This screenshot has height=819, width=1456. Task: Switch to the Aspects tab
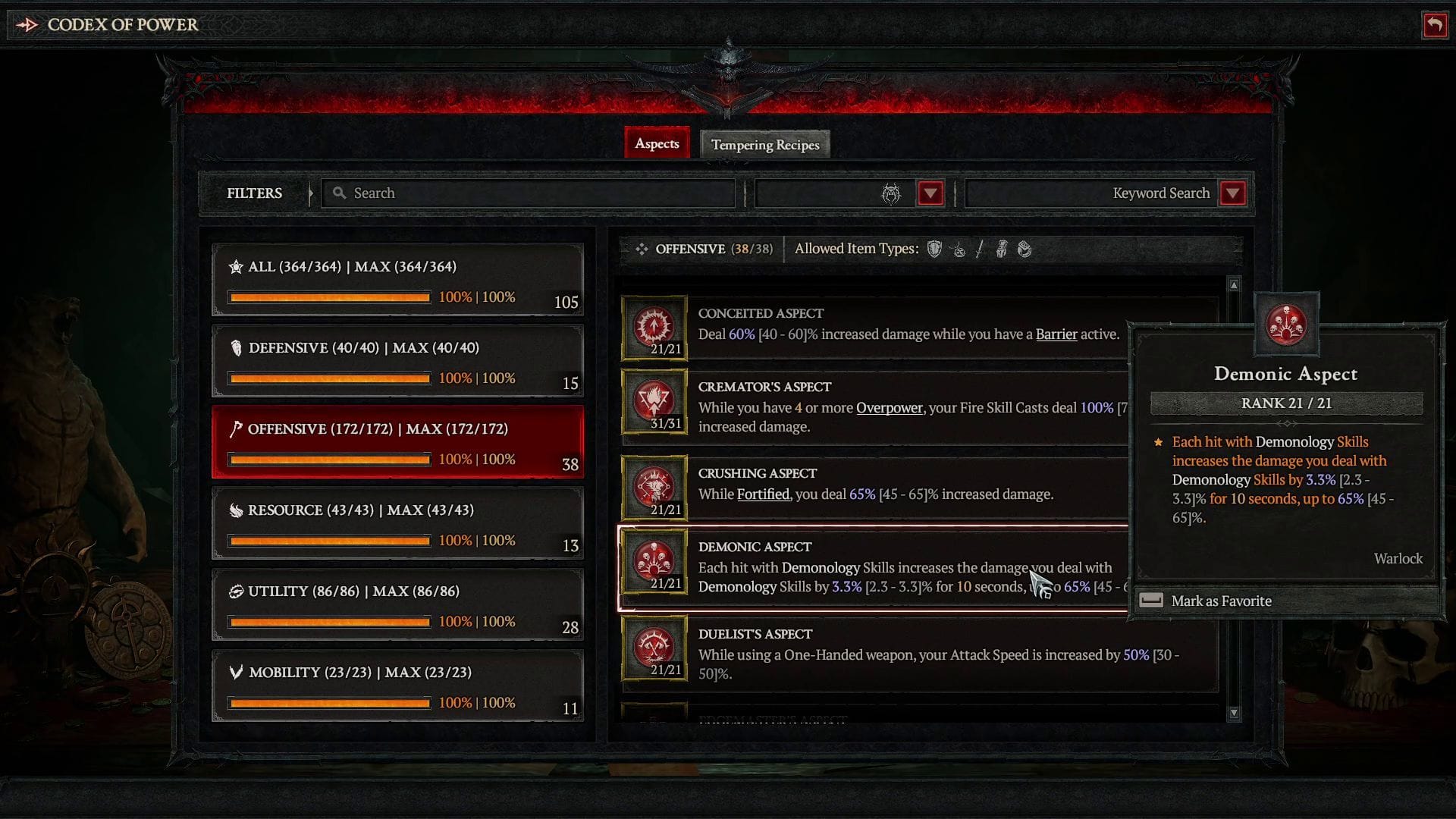point(657,143)
